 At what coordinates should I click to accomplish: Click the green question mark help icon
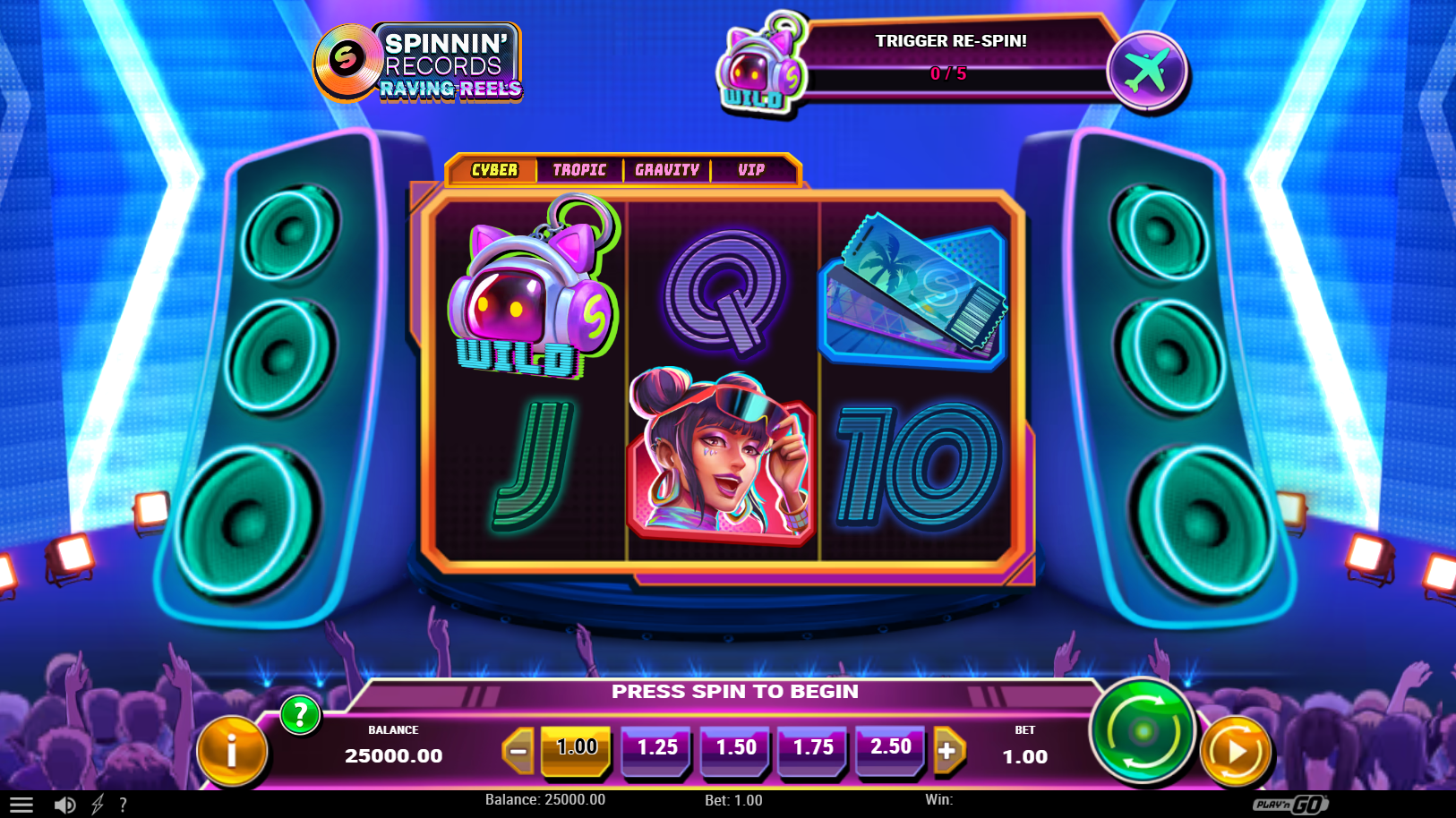pyautogui.click(x=301, y=716)
